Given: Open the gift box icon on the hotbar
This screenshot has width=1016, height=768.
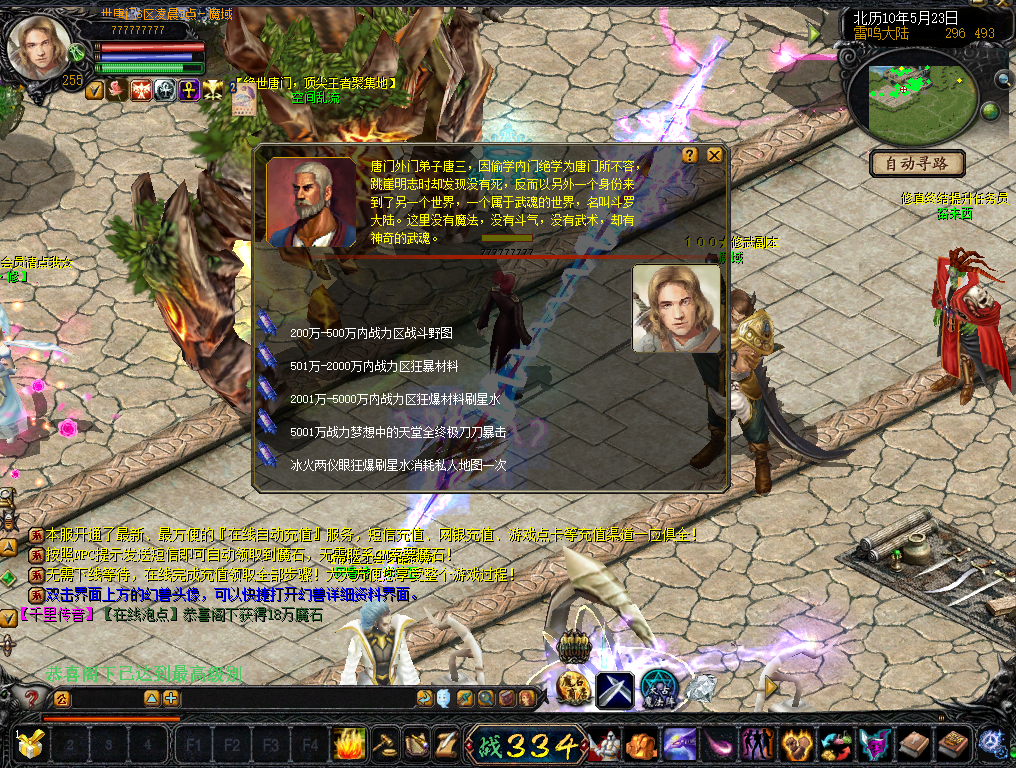Looking at the screenshot, I should (x=31, y=744).
